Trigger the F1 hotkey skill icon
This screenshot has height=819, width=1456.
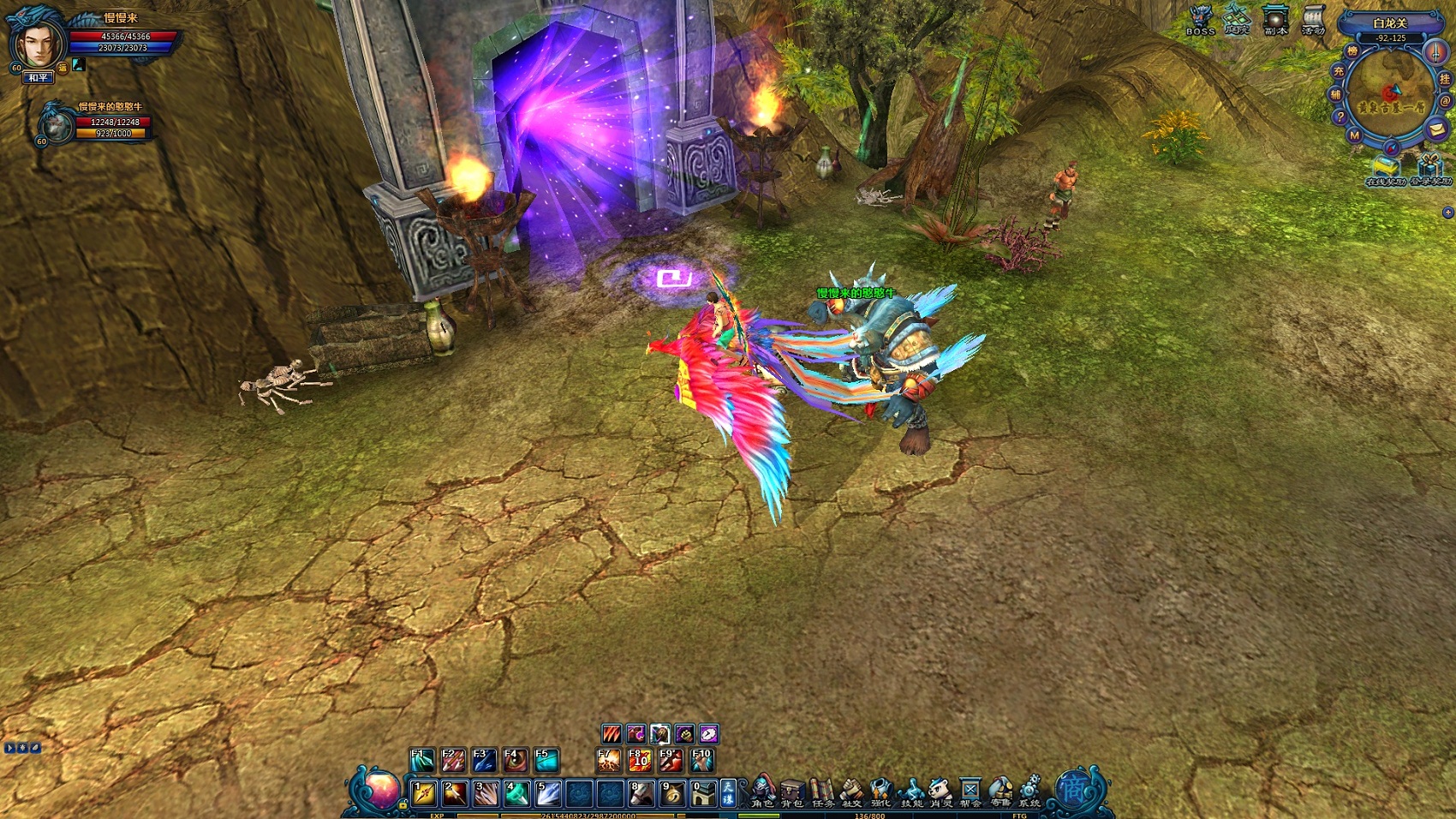point(422,760)
